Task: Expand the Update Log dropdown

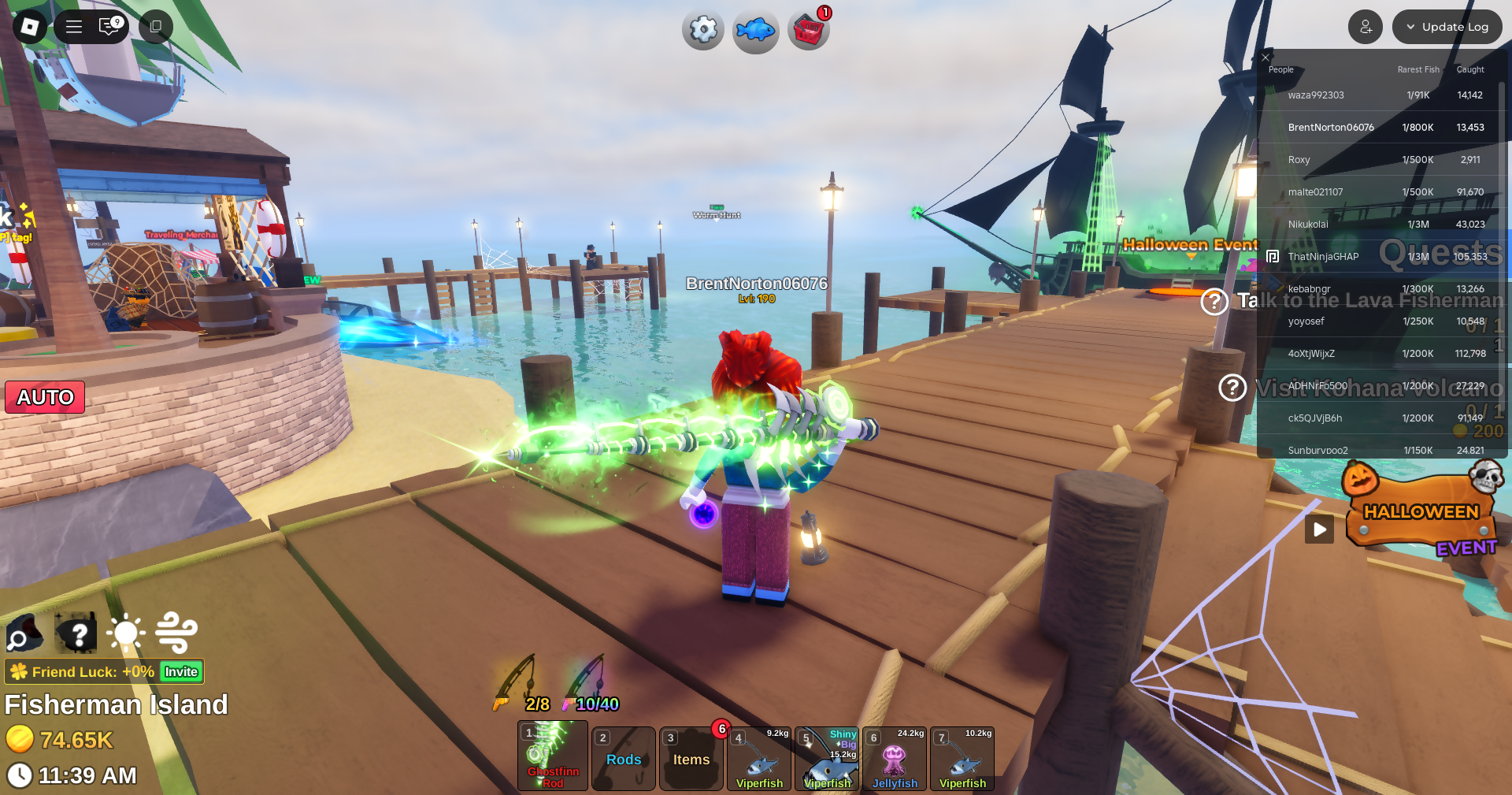Action: click(x=1447, y=27)
